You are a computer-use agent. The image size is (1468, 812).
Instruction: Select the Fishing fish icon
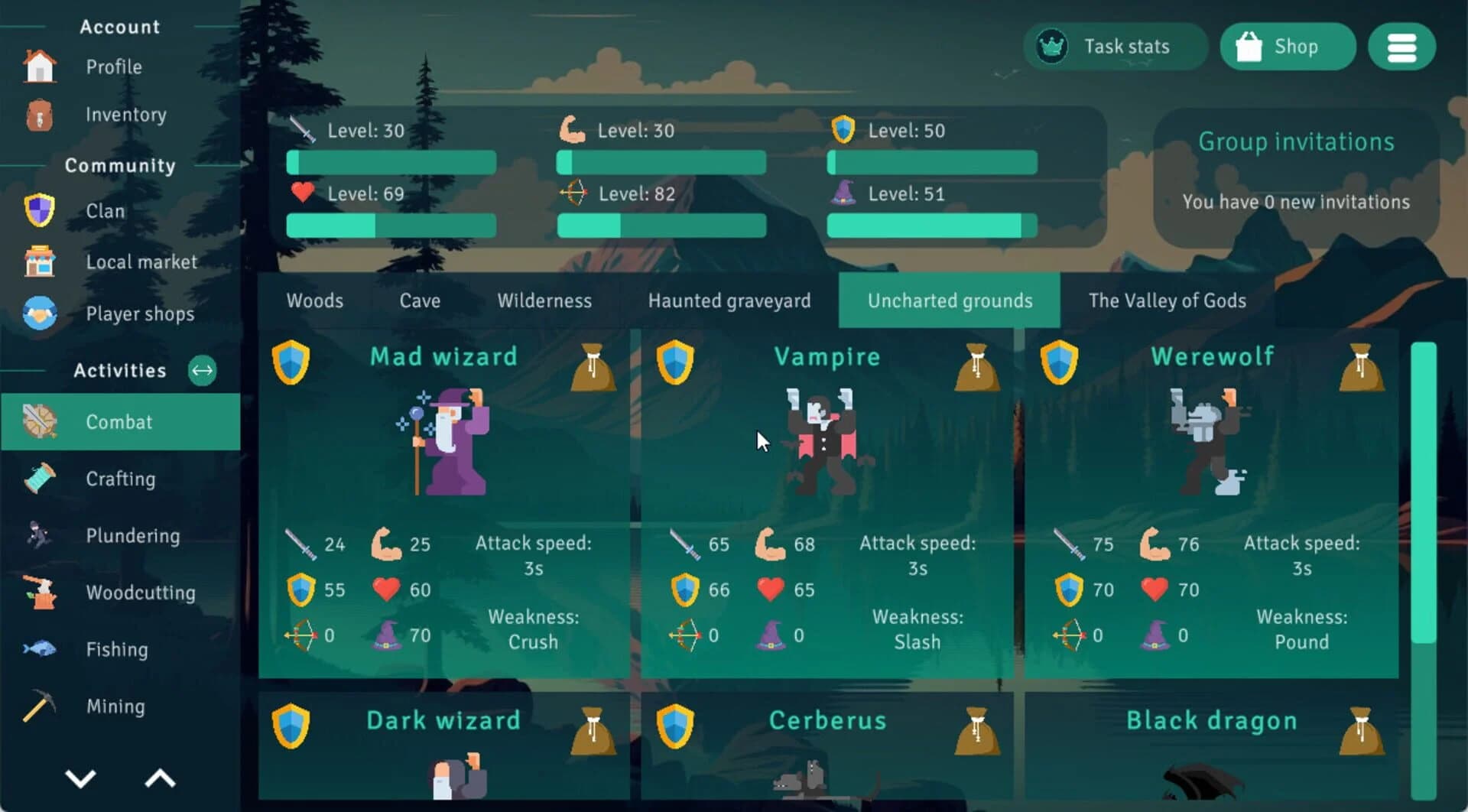tap(40, 649)
